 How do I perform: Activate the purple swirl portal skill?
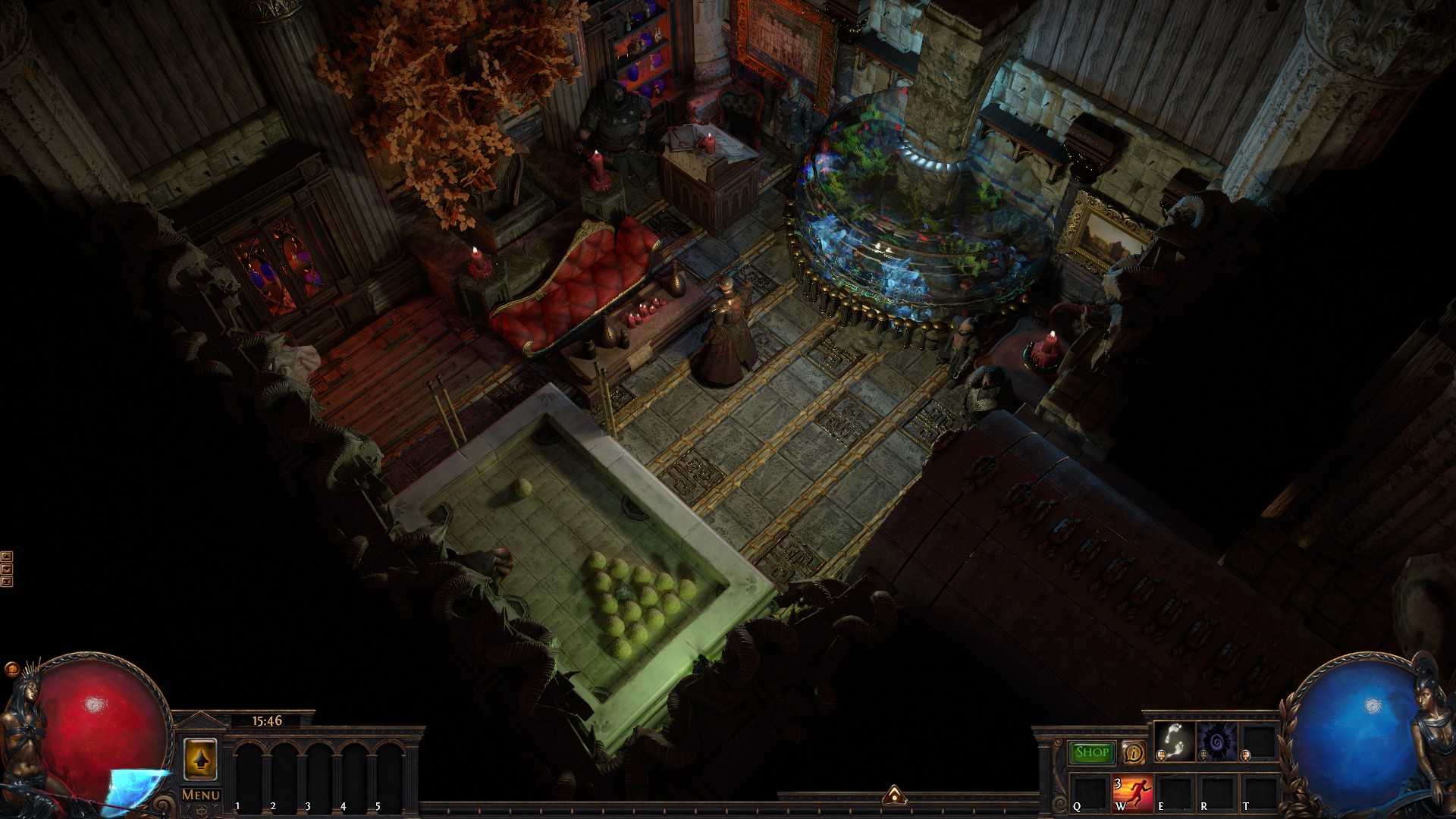(1216, 741)
